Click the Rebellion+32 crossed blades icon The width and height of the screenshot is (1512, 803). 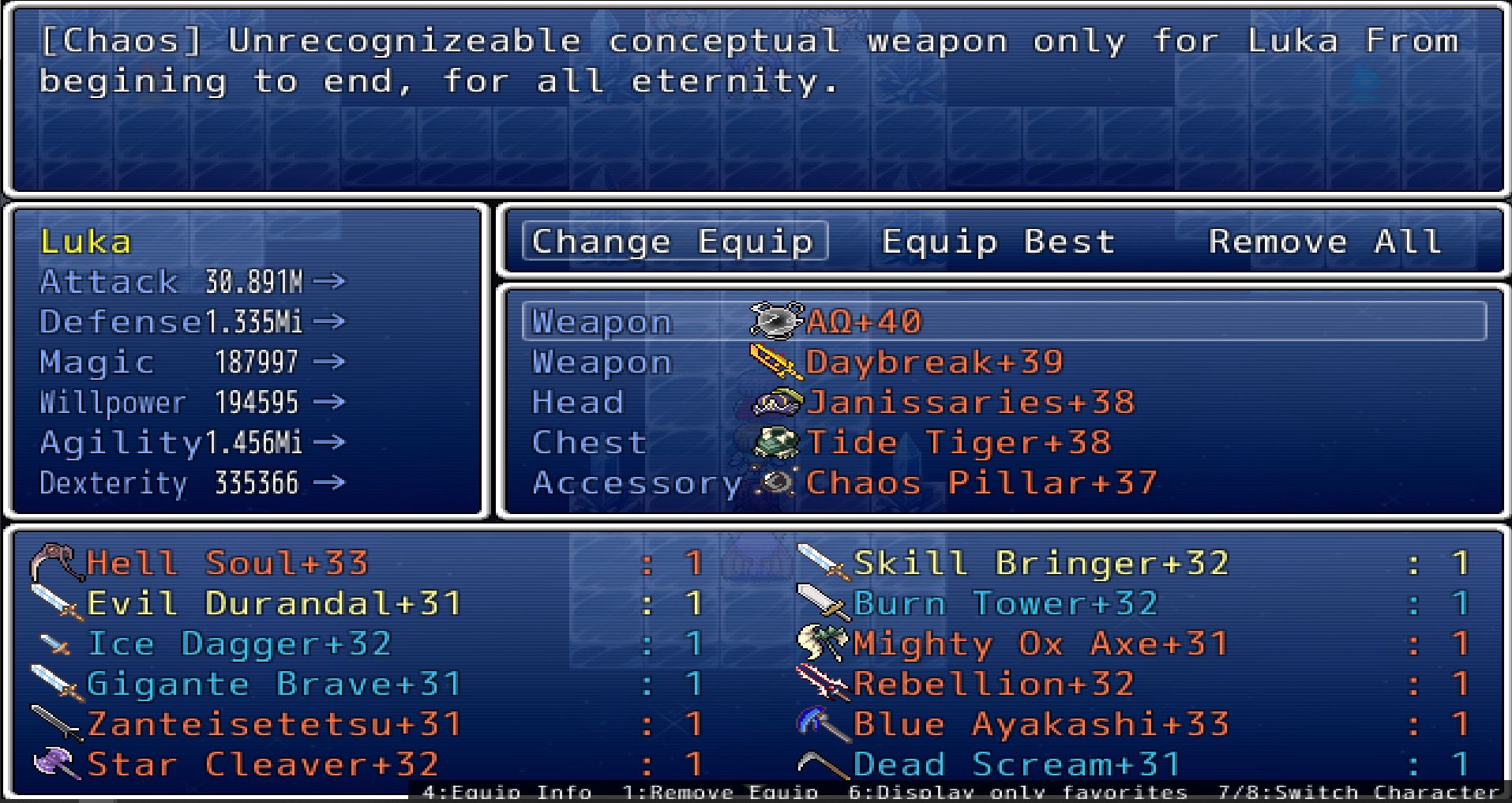click(821, 682)
